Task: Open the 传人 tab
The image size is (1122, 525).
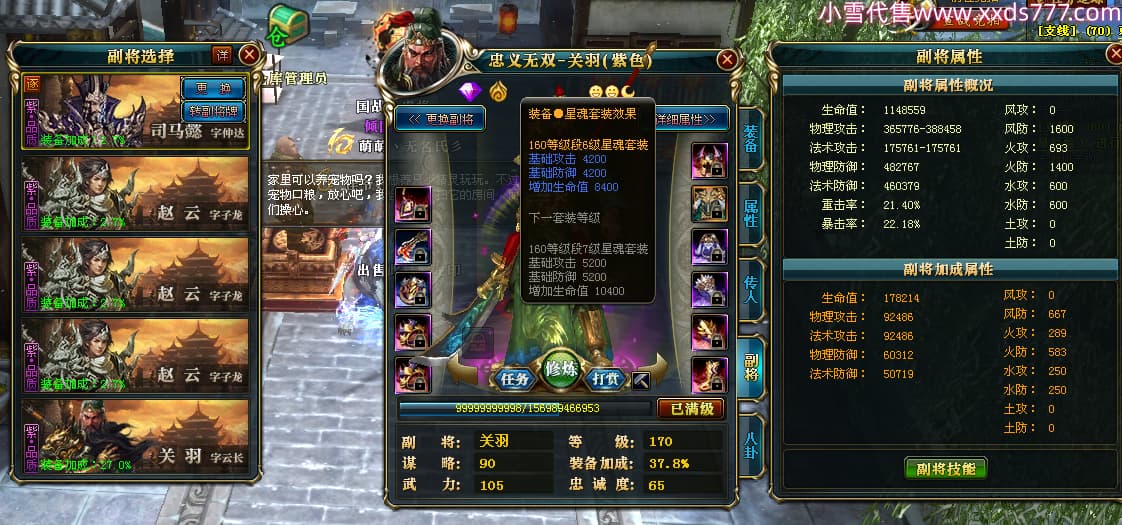Action: [751, 290]
